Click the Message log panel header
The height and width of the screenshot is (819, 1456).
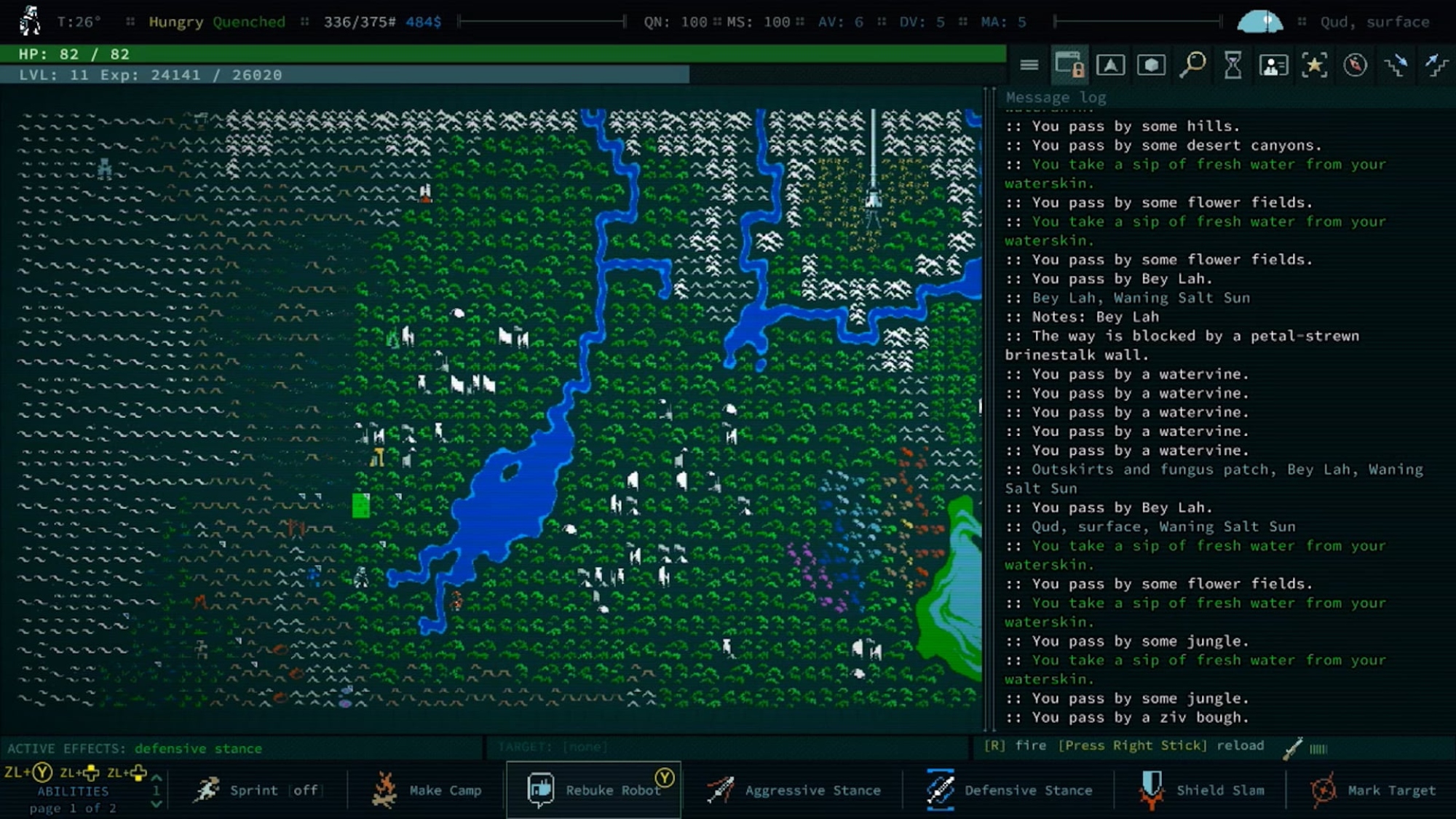[1056, 98]
